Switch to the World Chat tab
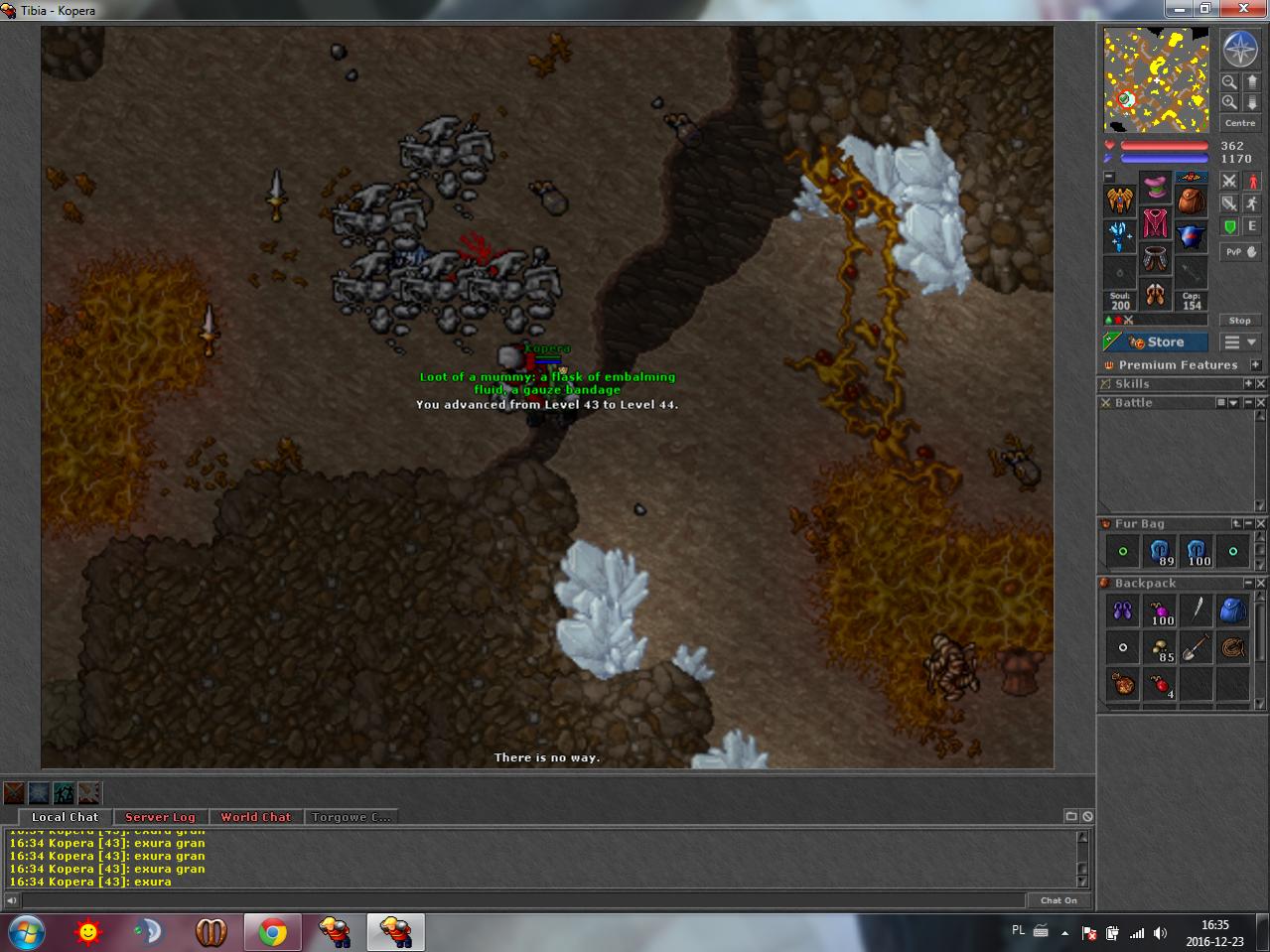The width and height of the screenshot is (1270, 952). click(255, 817)
